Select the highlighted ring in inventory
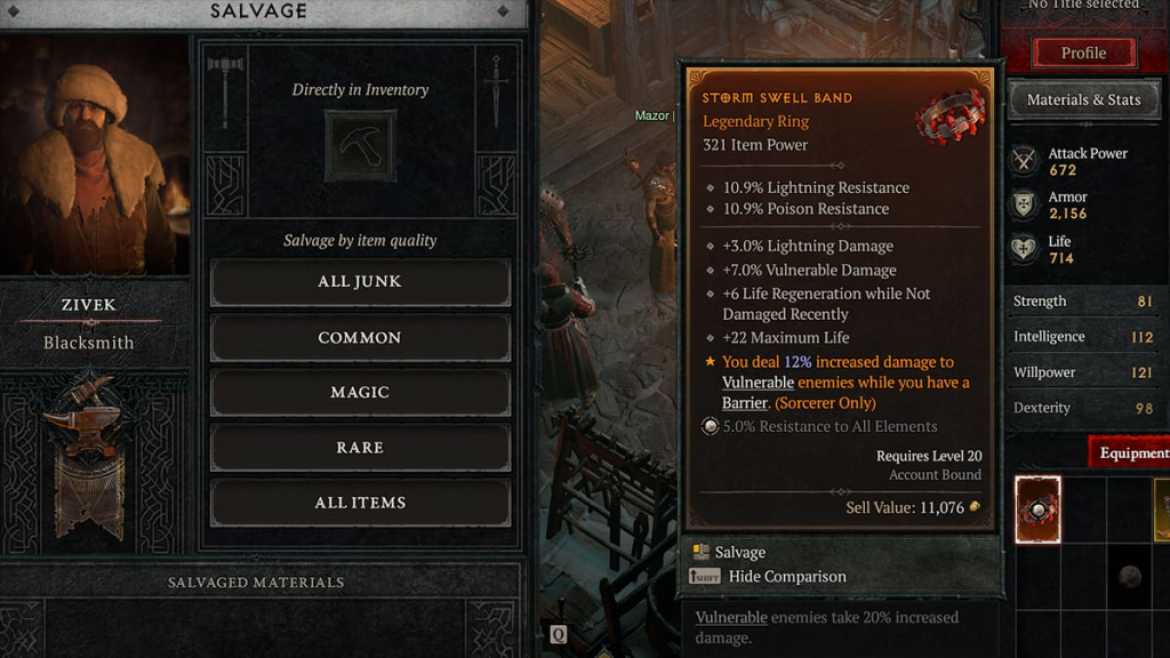1170x658 pixels. point(1037,510)
